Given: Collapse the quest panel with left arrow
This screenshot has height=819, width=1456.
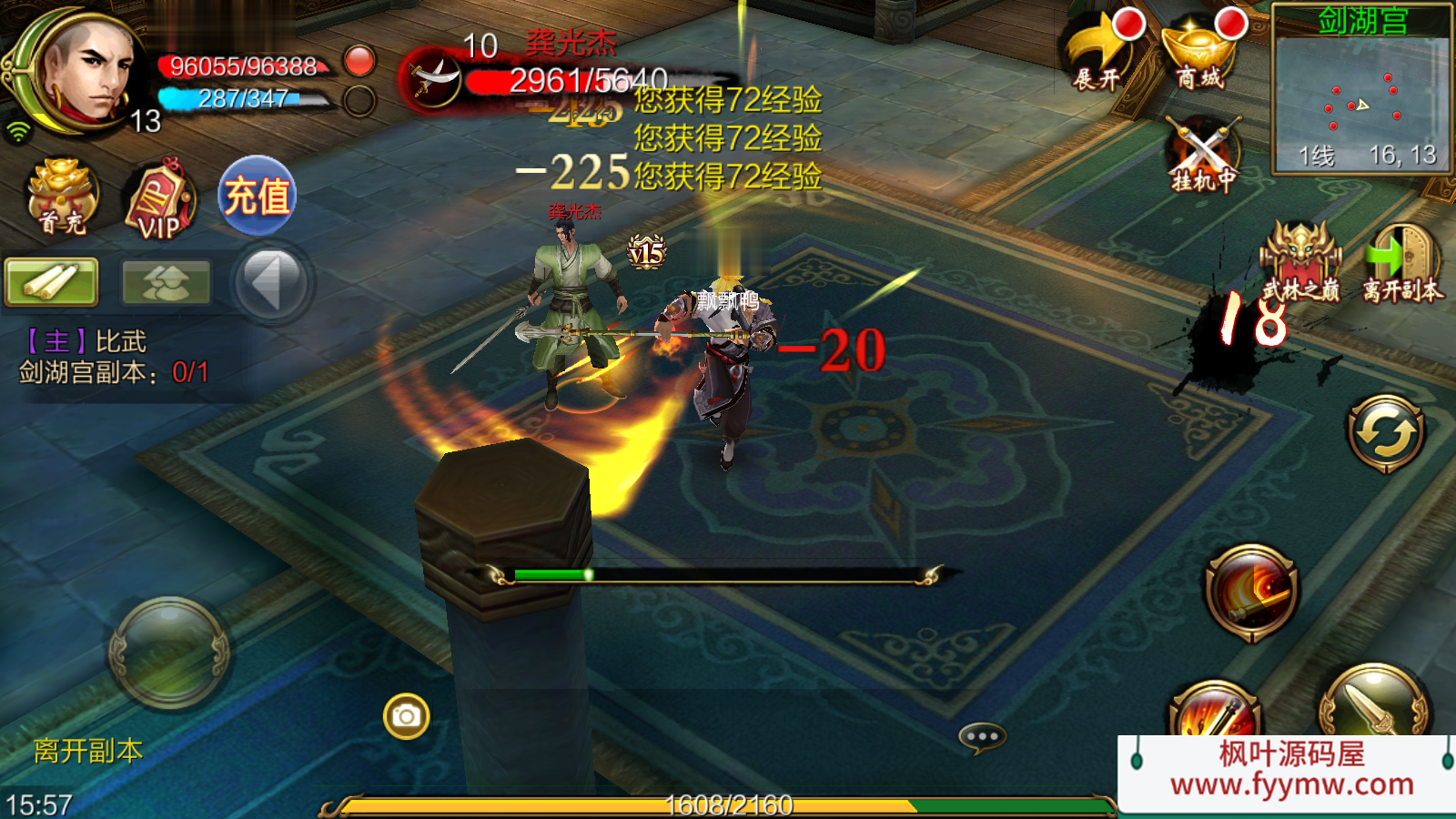Looking at the screenshot, I should tap(271, 282).
